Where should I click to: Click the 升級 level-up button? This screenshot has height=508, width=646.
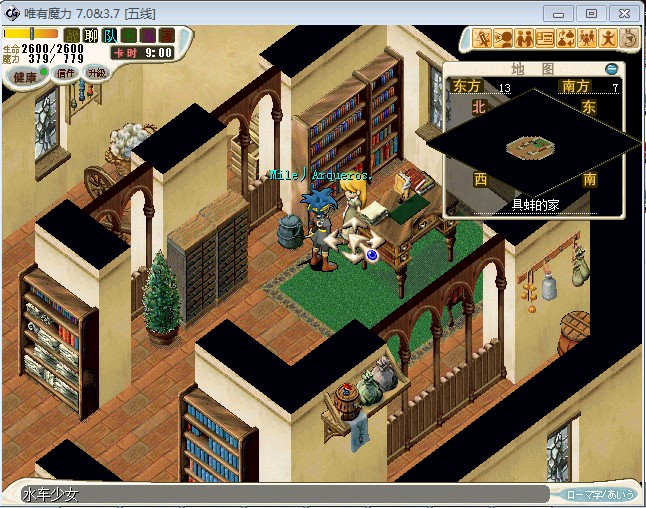[97, 73]
